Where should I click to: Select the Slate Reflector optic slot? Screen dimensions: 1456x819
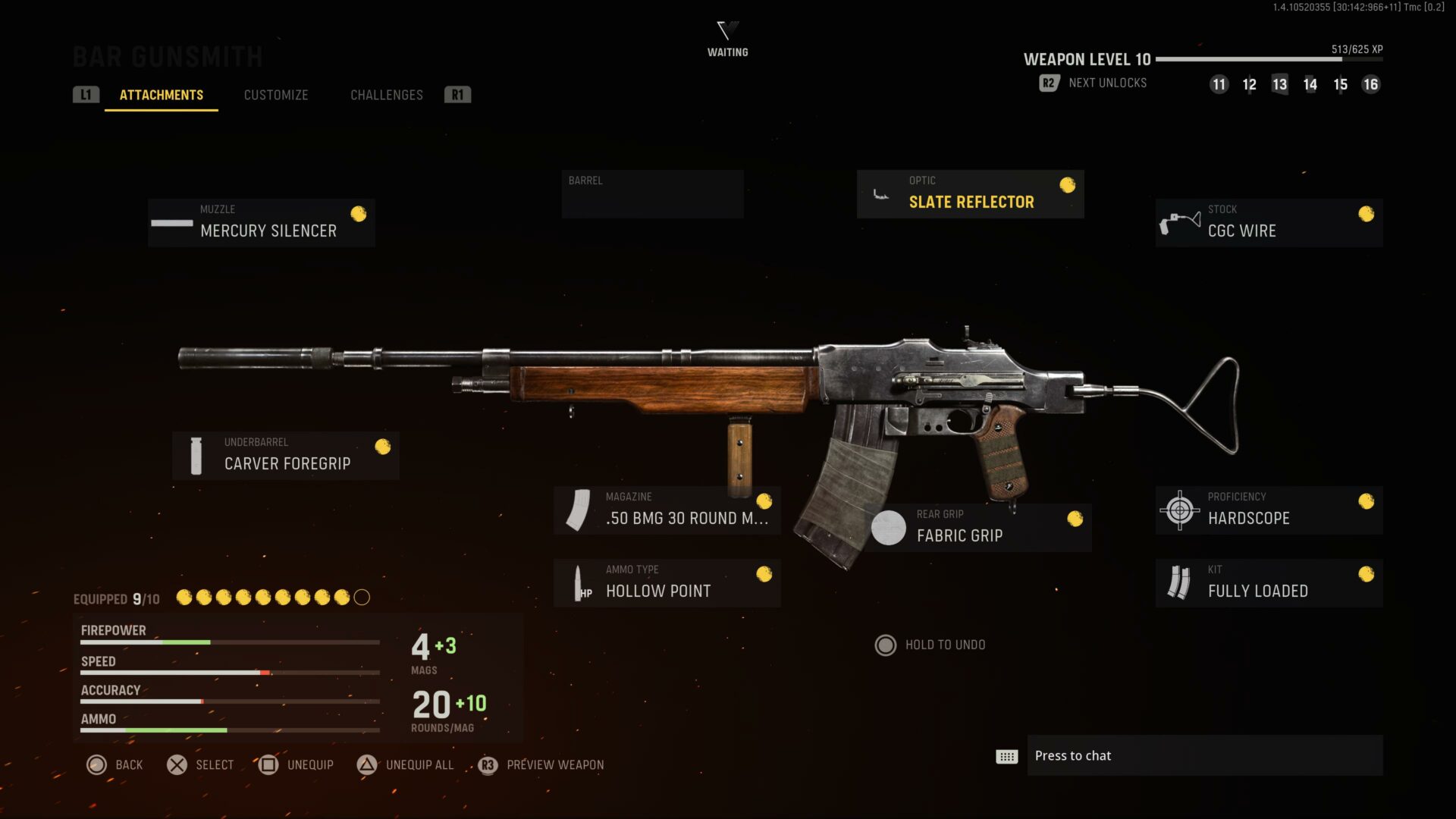(x=970, y=194)
